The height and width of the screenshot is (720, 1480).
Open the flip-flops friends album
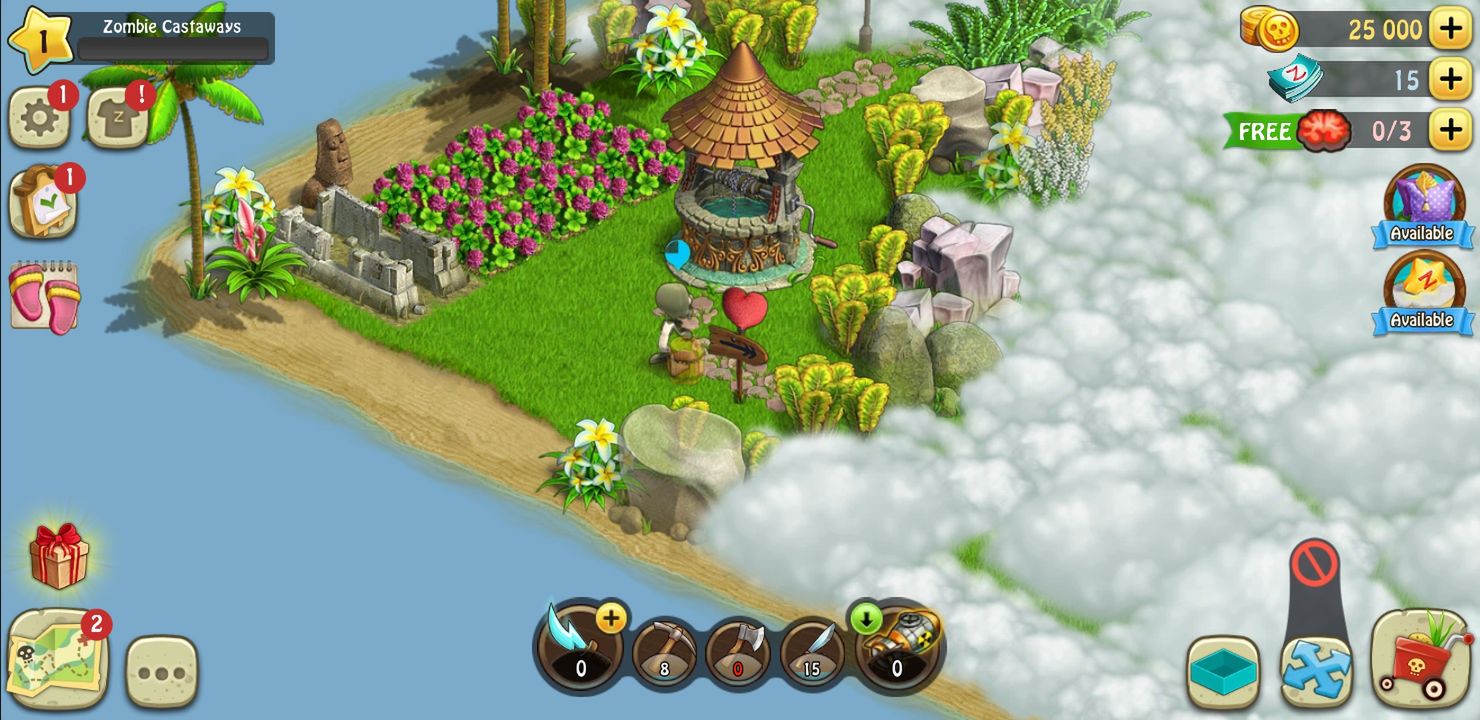pos(44,290)
